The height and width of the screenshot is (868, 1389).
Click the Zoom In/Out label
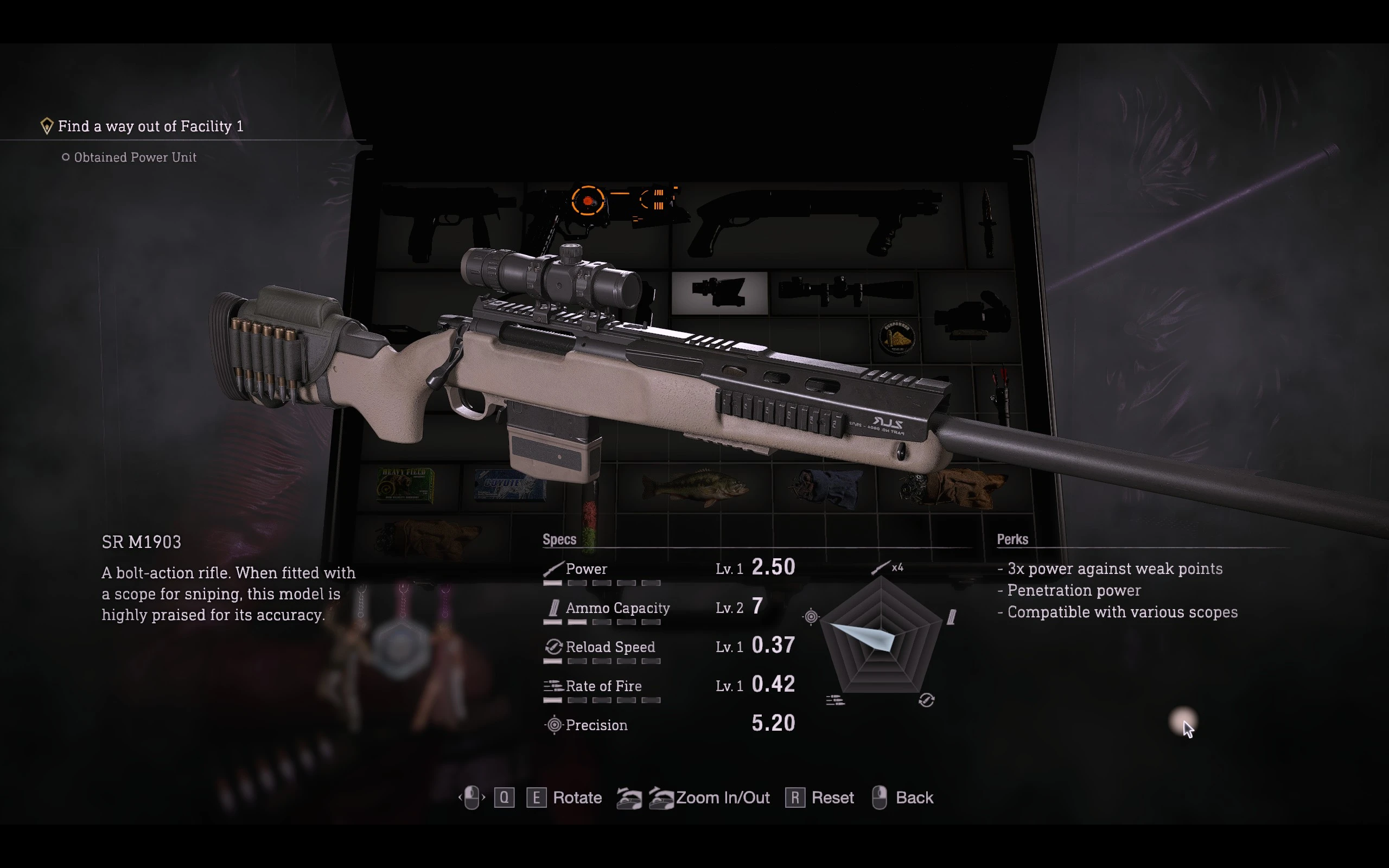pos(722,797)
